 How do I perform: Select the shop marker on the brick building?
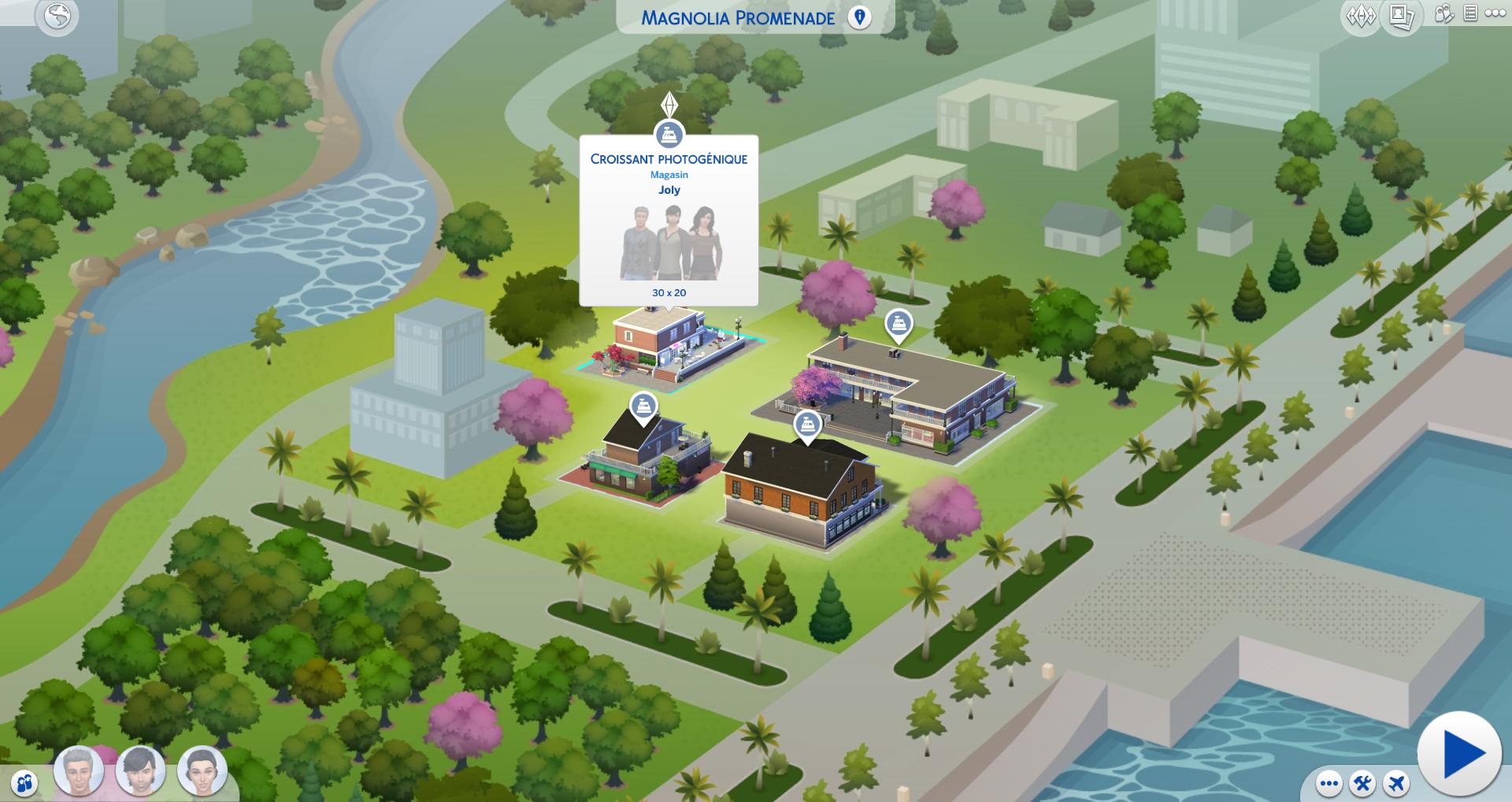pos(806,425)
